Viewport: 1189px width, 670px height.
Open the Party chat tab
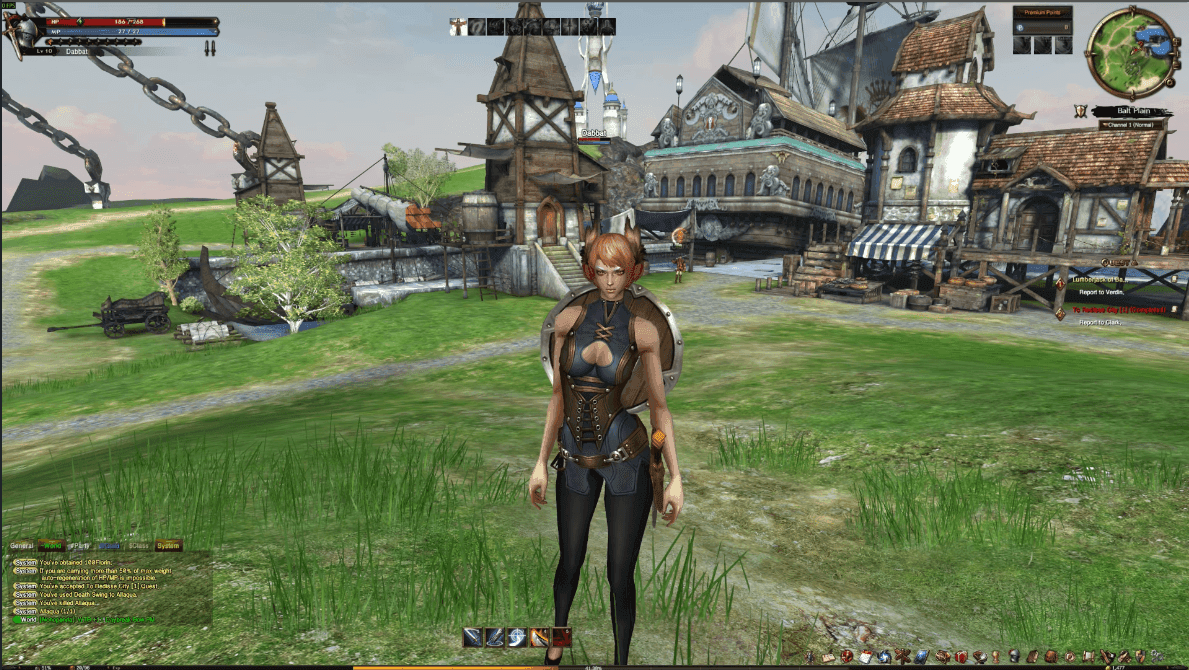(x=79, y=546)
